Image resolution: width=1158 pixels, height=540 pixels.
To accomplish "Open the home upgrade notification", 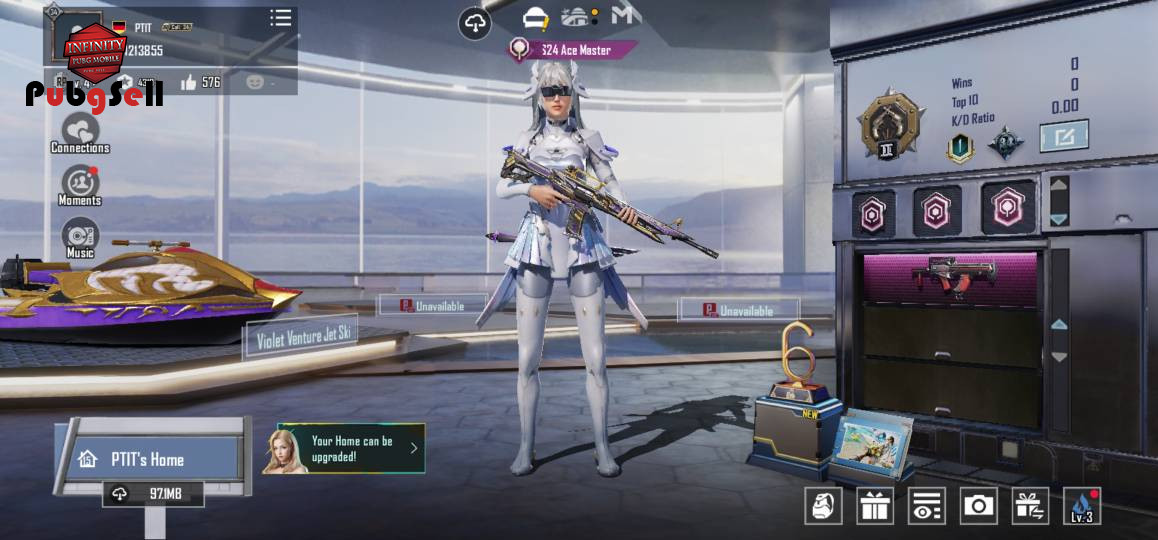I will (344, 448).
